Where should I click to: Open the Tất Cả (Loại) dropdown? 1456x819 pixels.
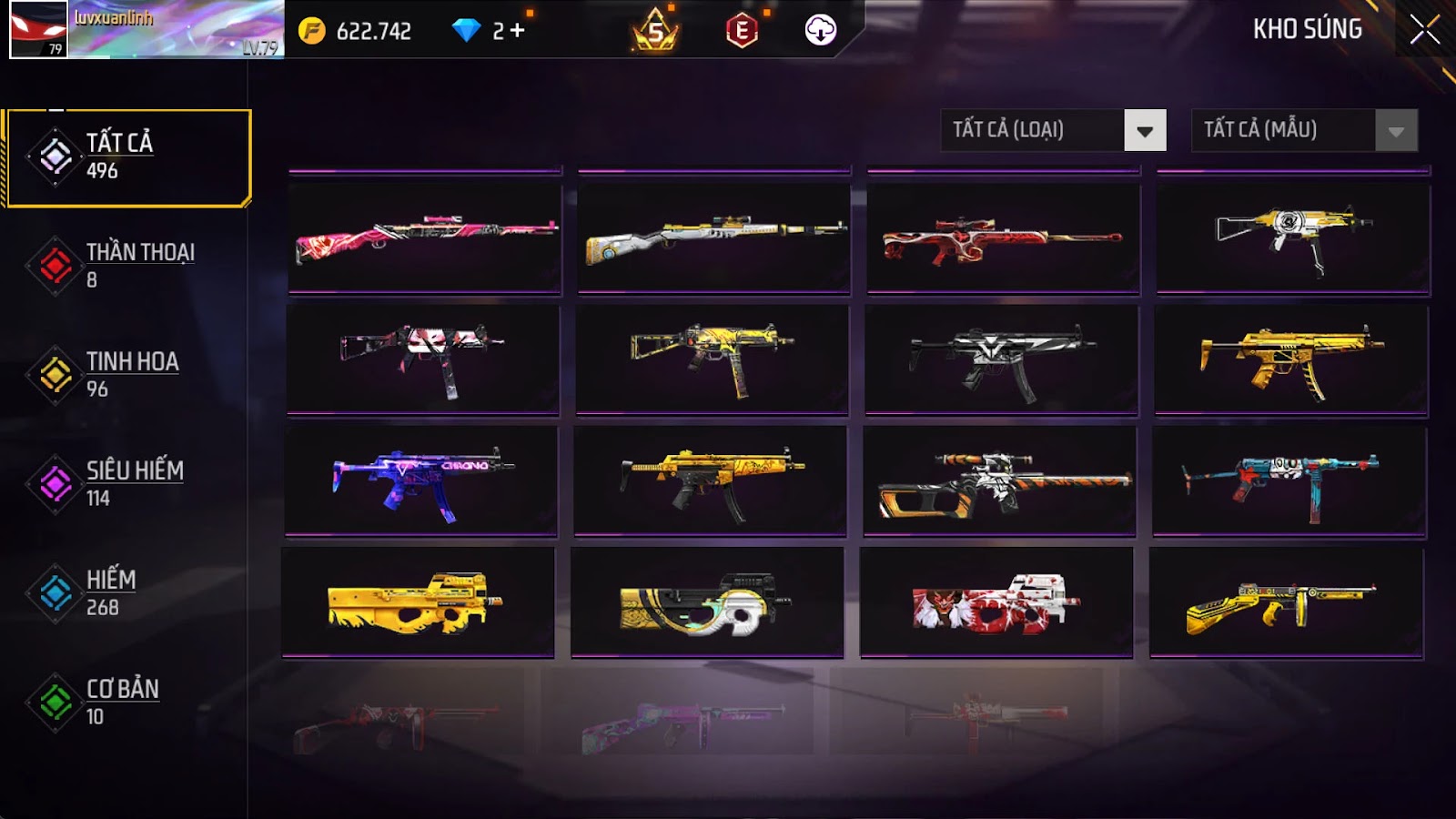coord(1053,130)
